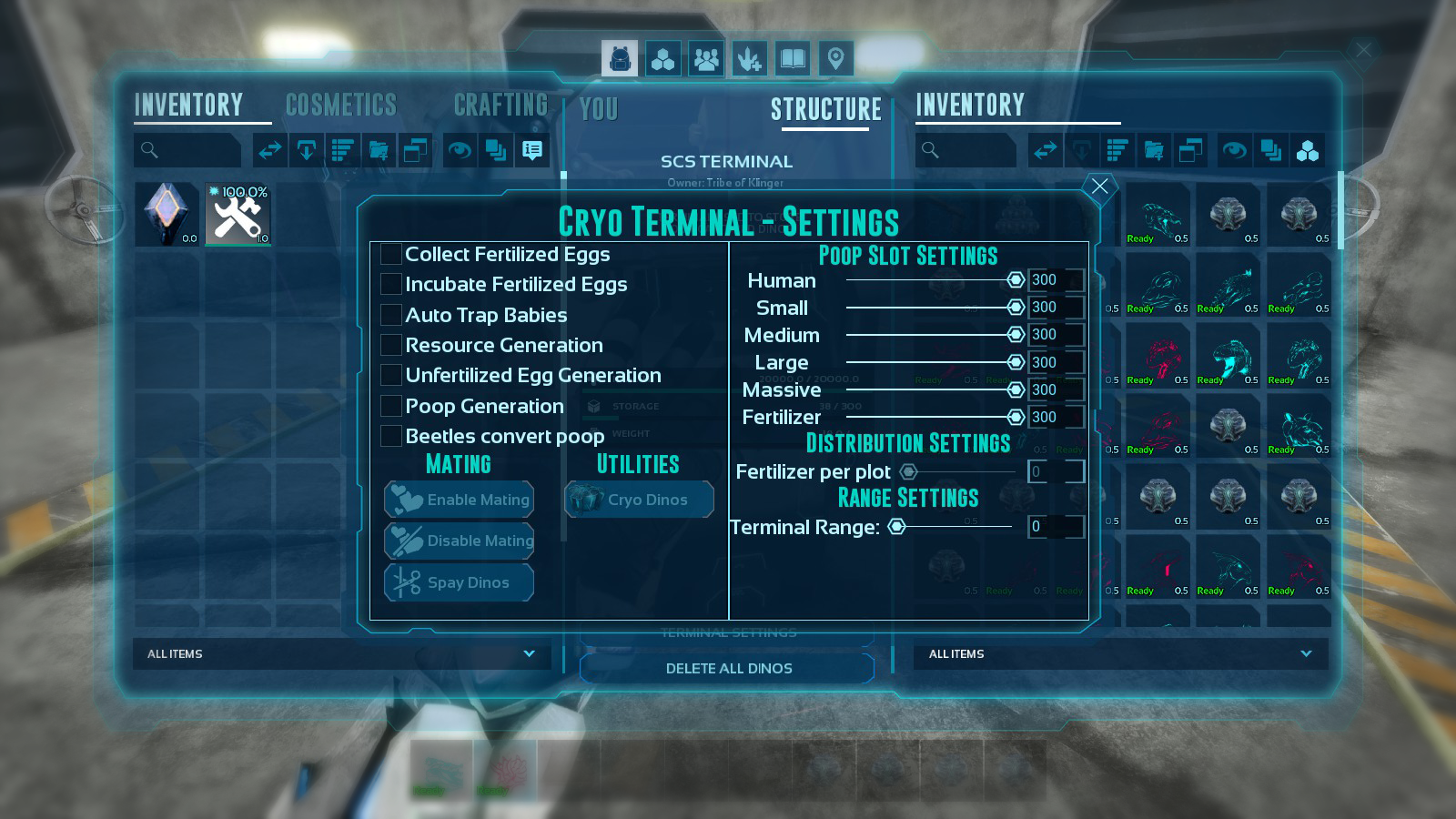Click the Enable Mating button
This screenshot has height=819, width=1456.
click(459, 500)
